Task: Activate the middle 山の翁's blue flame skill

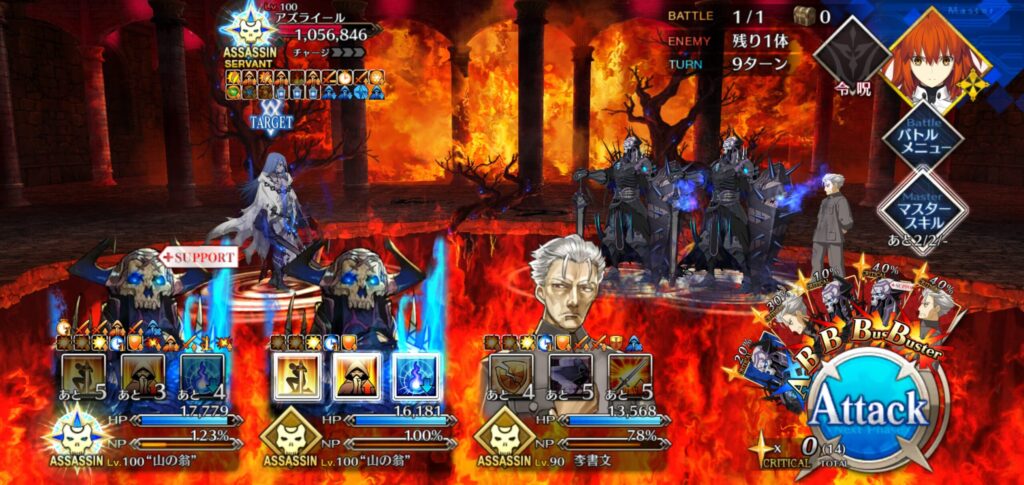Action: click(415, 376)
